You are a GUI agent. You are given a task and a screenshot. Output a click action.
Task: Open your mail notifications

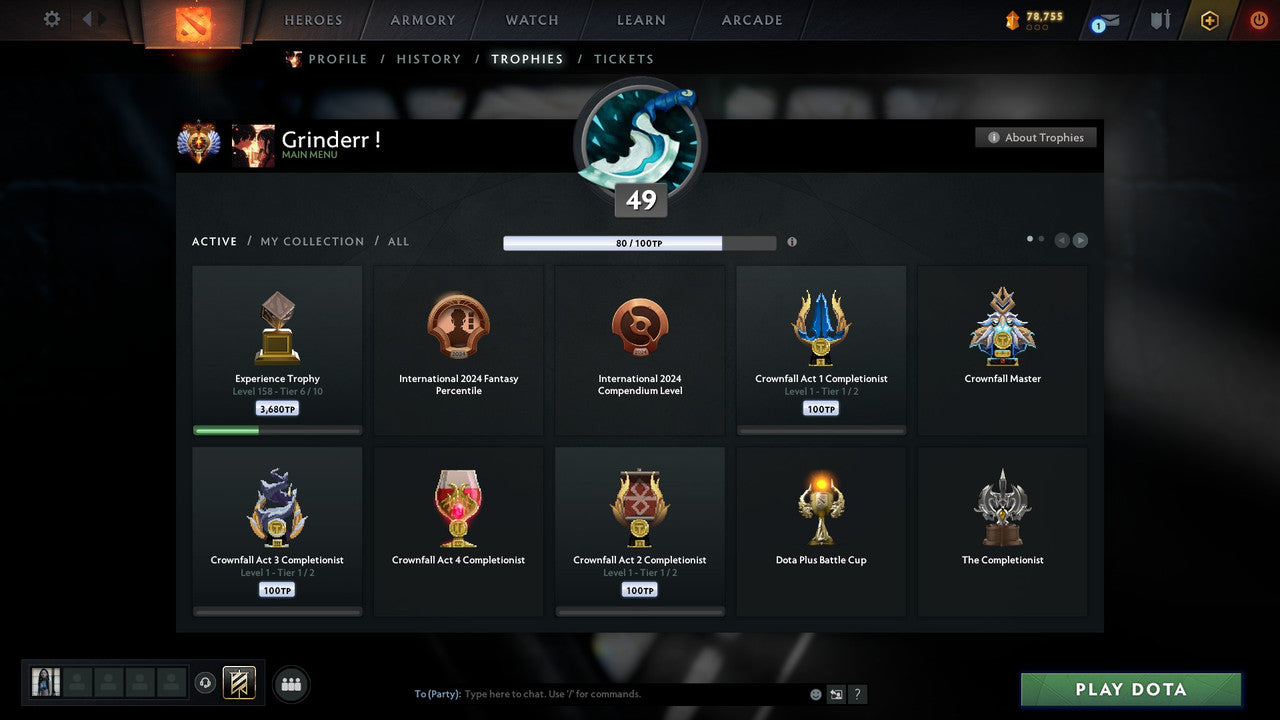(x=1103, y=20)
